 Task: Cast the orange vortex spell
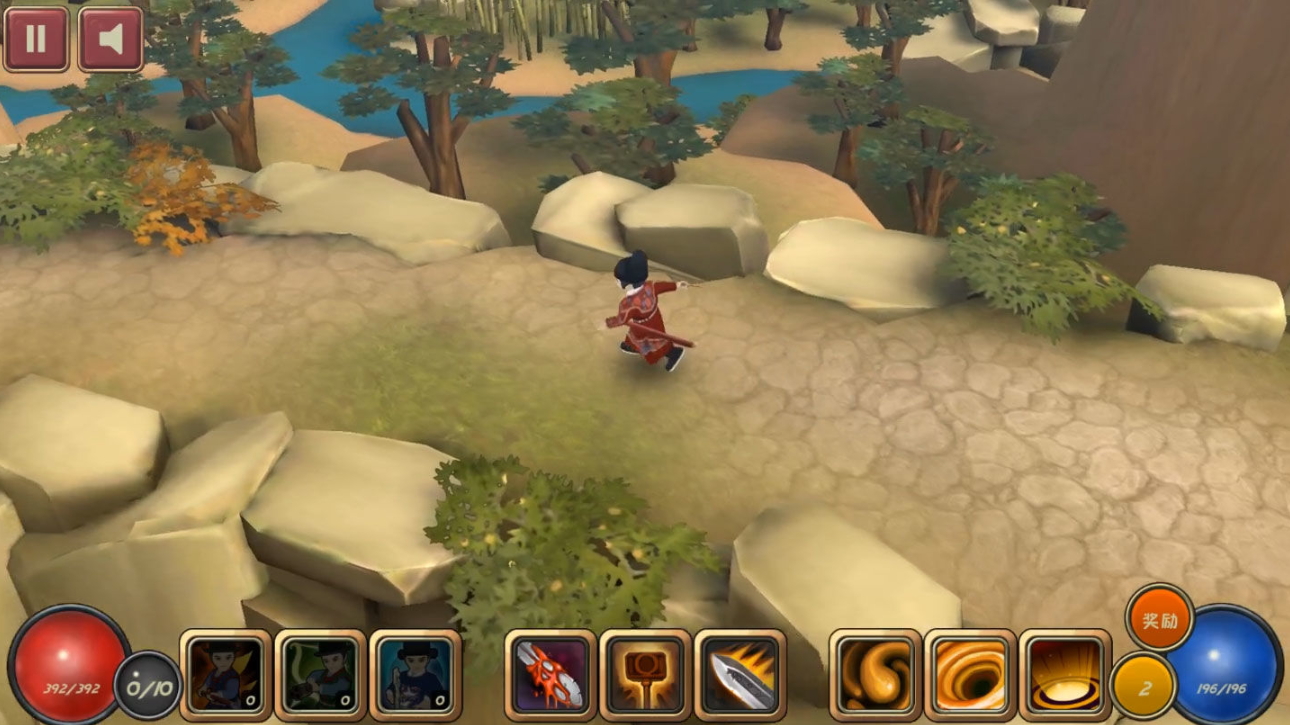click(x=970, y=675)
